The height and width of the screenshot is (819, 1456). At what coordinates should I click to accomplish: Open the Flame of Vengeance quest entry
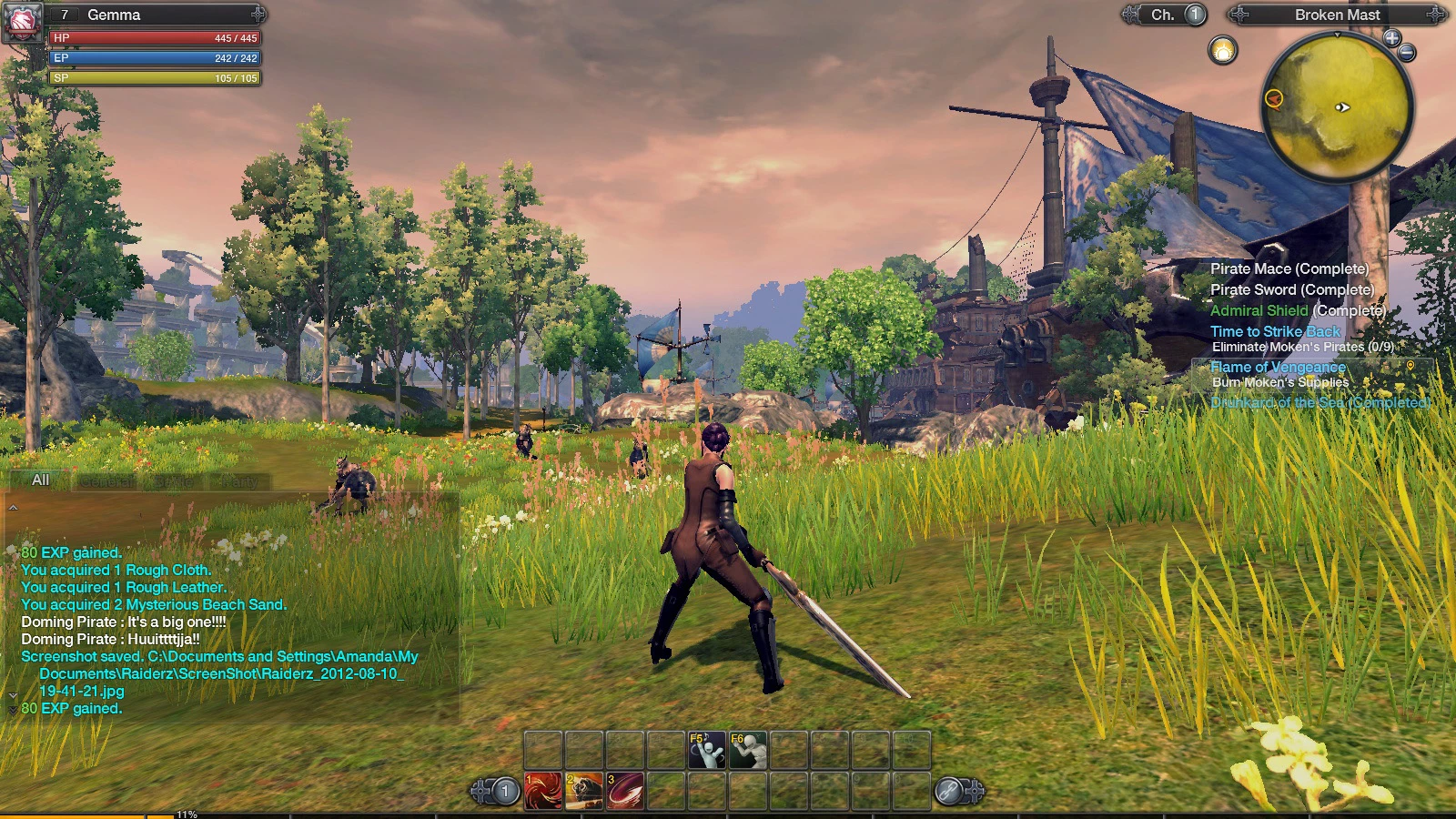click(1278, 367)
